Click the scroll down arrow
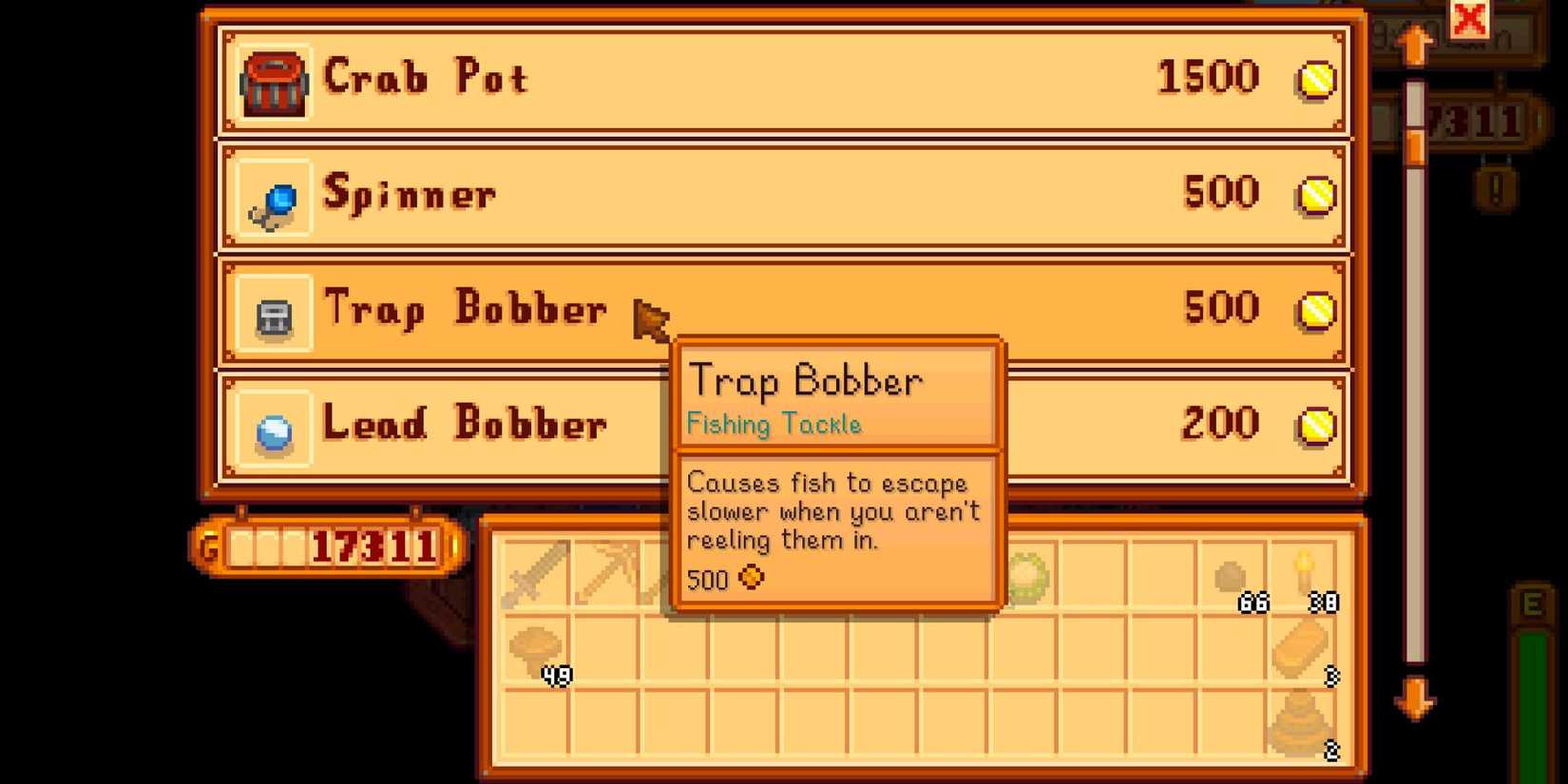This screenshot has width=1568, height=784. (x=1415, y=699)
